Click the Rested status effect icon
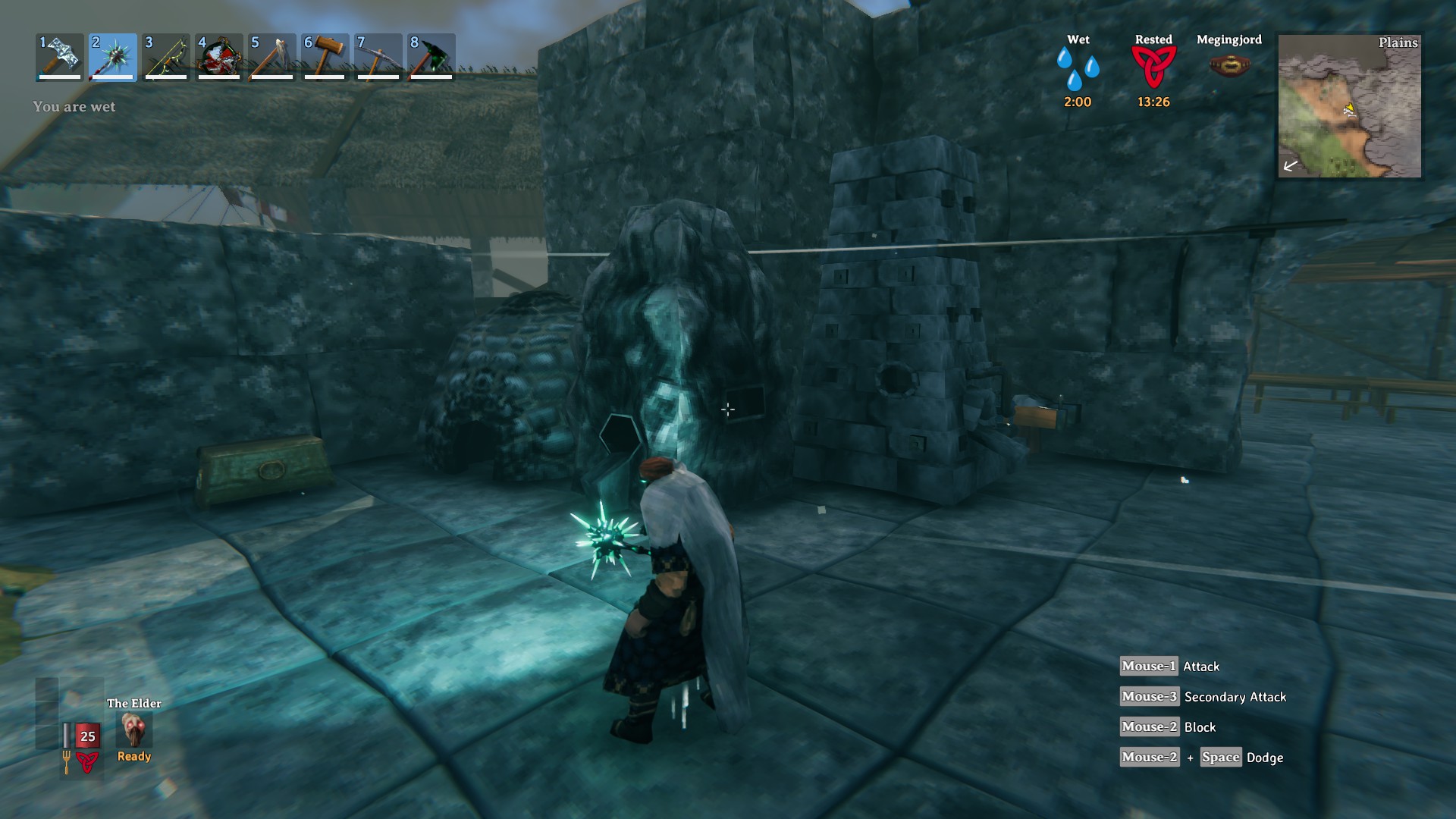Image resolution: width=1456 pixels, height=819 pixels. pyautogui.click(x=1153, y=67)
